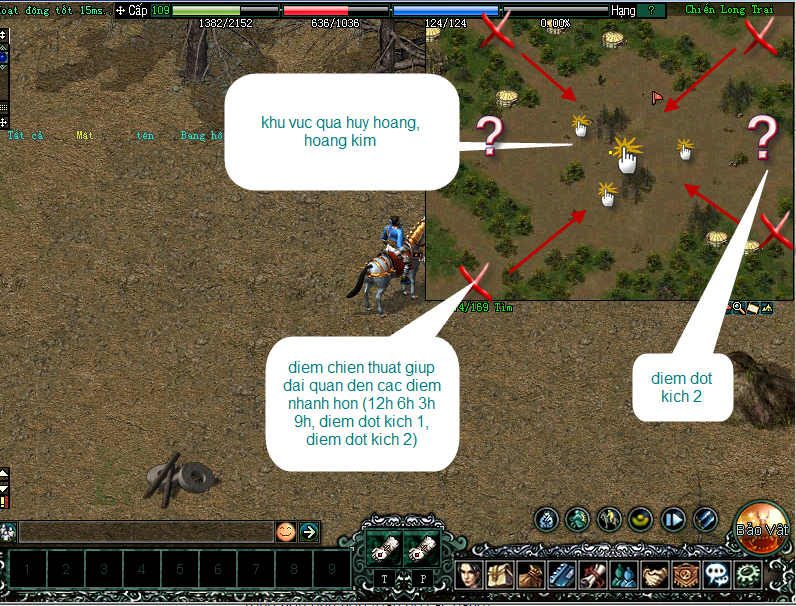796x606 pixels.
Task: Open system settings gear icon
Action: coord(746,575)
